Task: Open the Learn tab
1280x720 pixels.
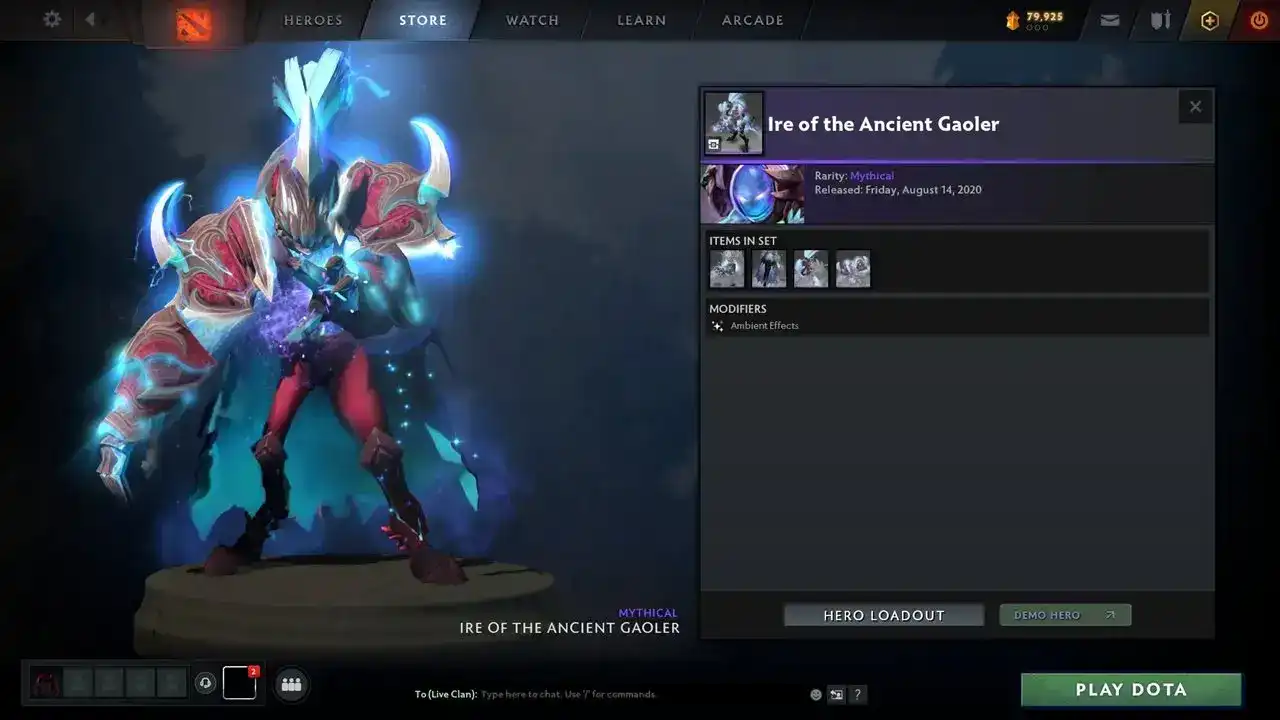Action: coord(641,20)
